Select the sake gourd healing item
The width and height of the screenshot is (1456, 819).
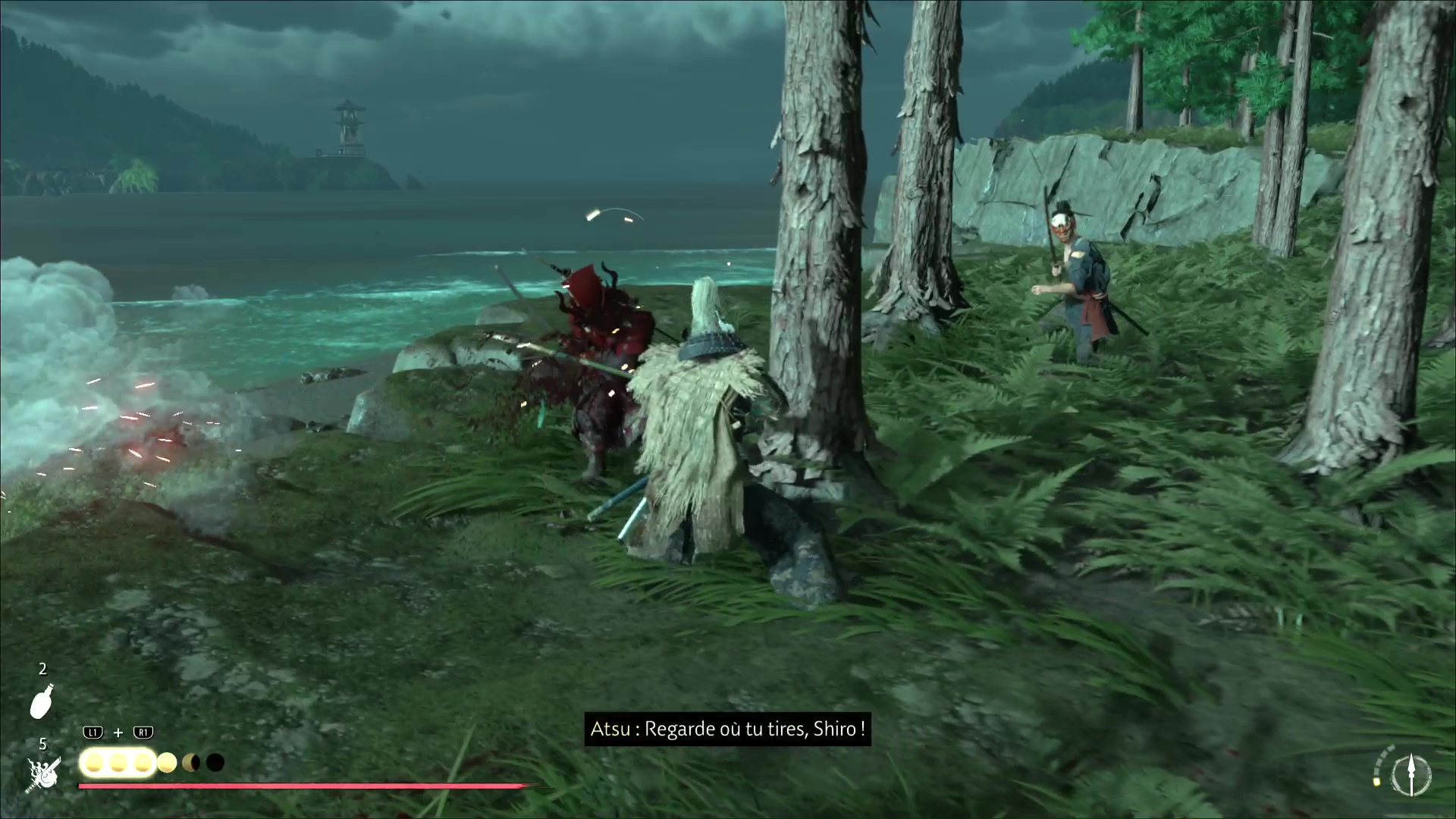(42, 701)
